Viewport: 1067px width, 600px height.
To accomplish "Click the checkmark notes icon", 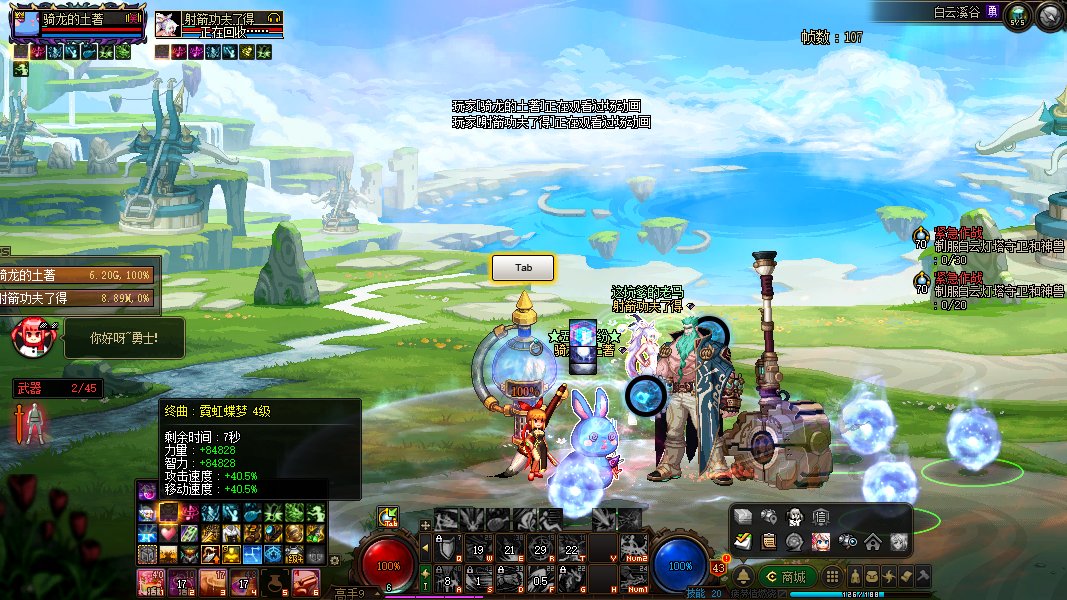I will click(743, 542).
